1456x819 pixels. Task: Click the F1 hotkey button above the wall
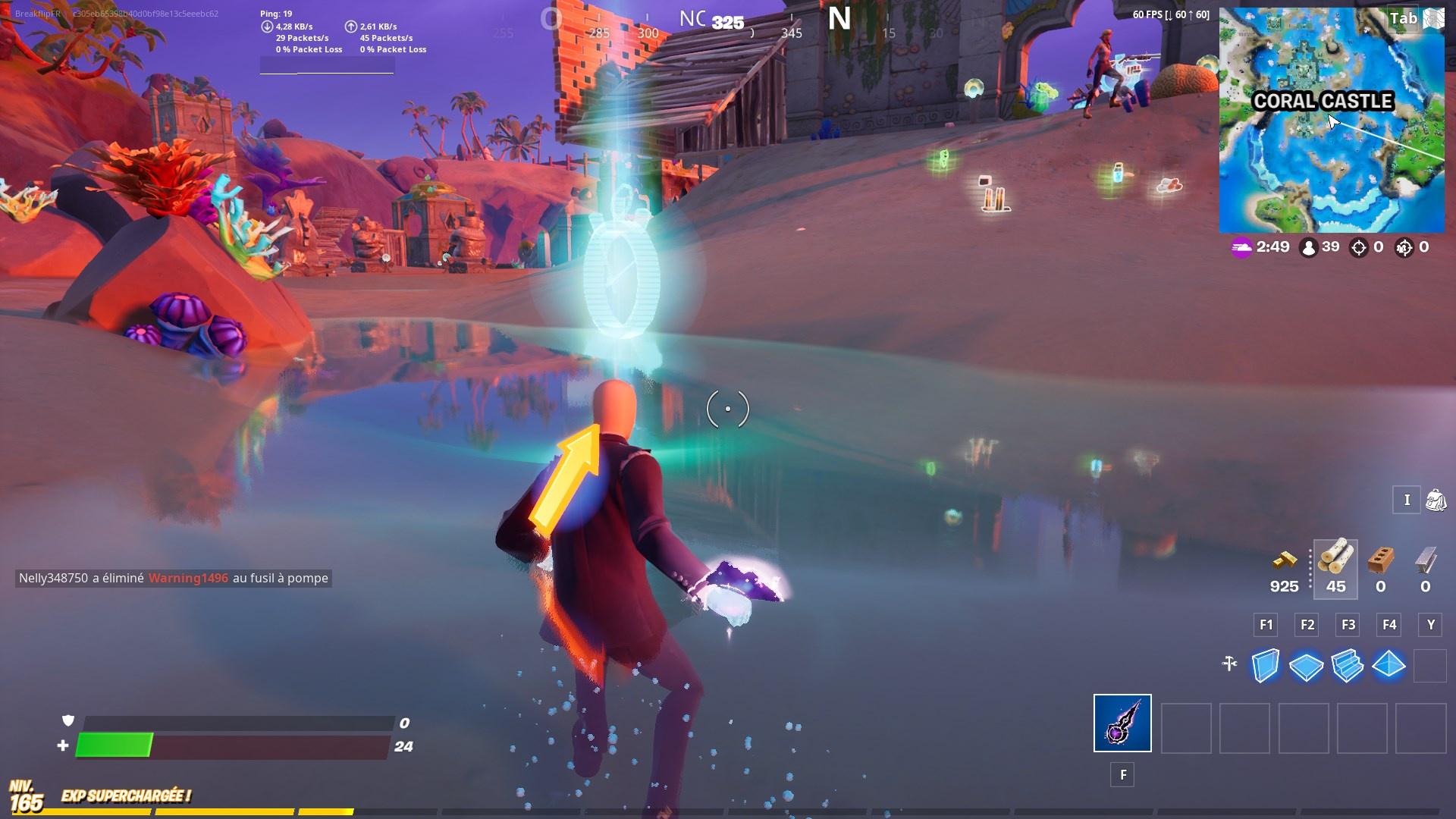click(1265, 625)
